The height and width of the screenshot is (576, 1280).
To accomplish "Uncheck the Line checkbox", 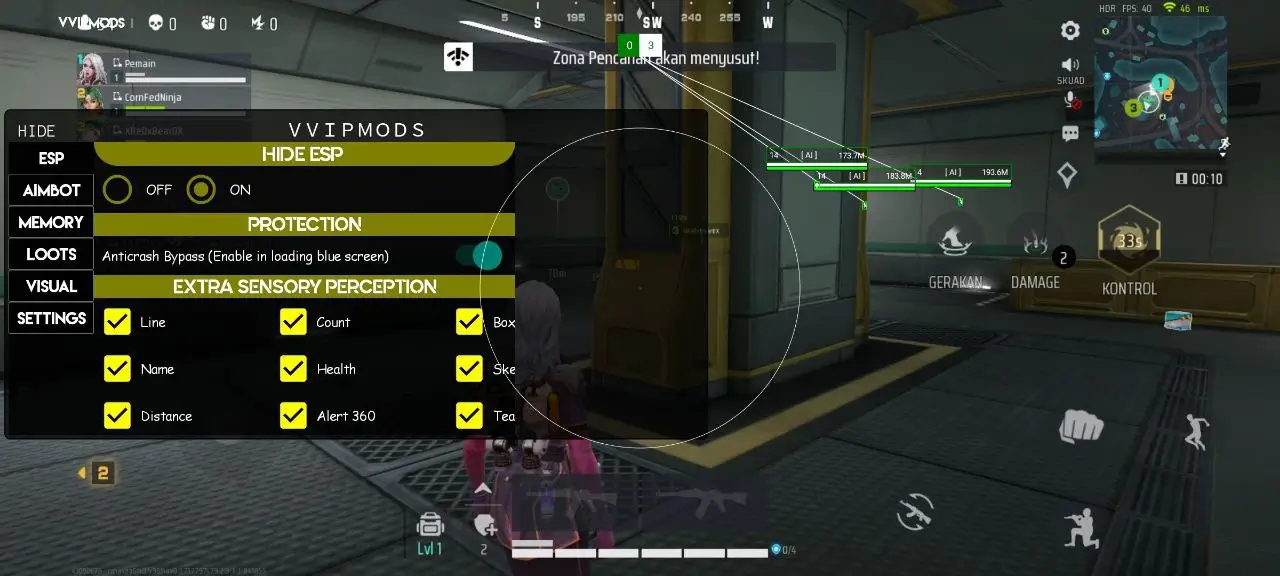I will [x=118, y=322].
